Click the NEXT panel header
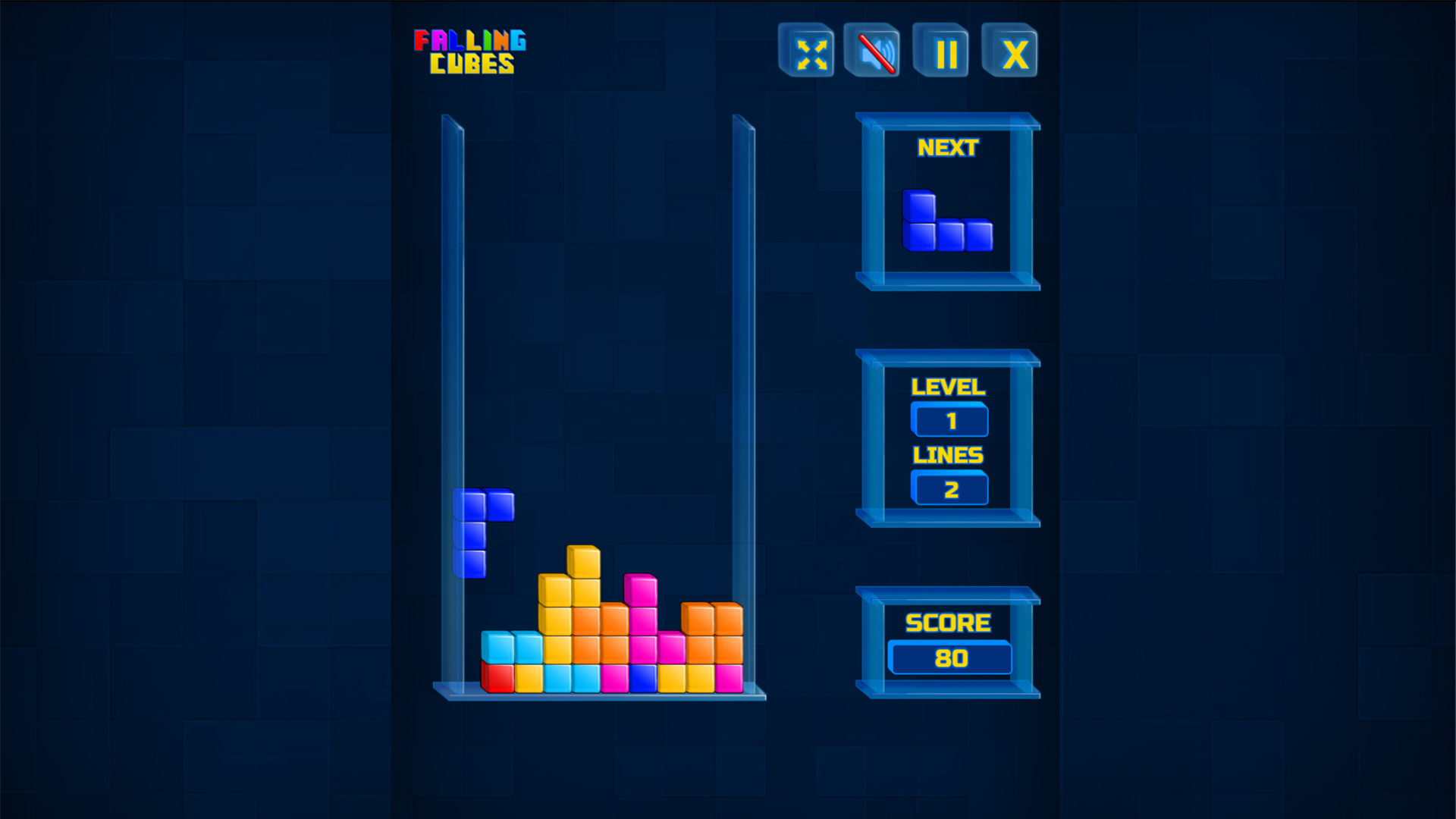The width and height of the screenshot is (1456, 819). [x=946, y=147]
